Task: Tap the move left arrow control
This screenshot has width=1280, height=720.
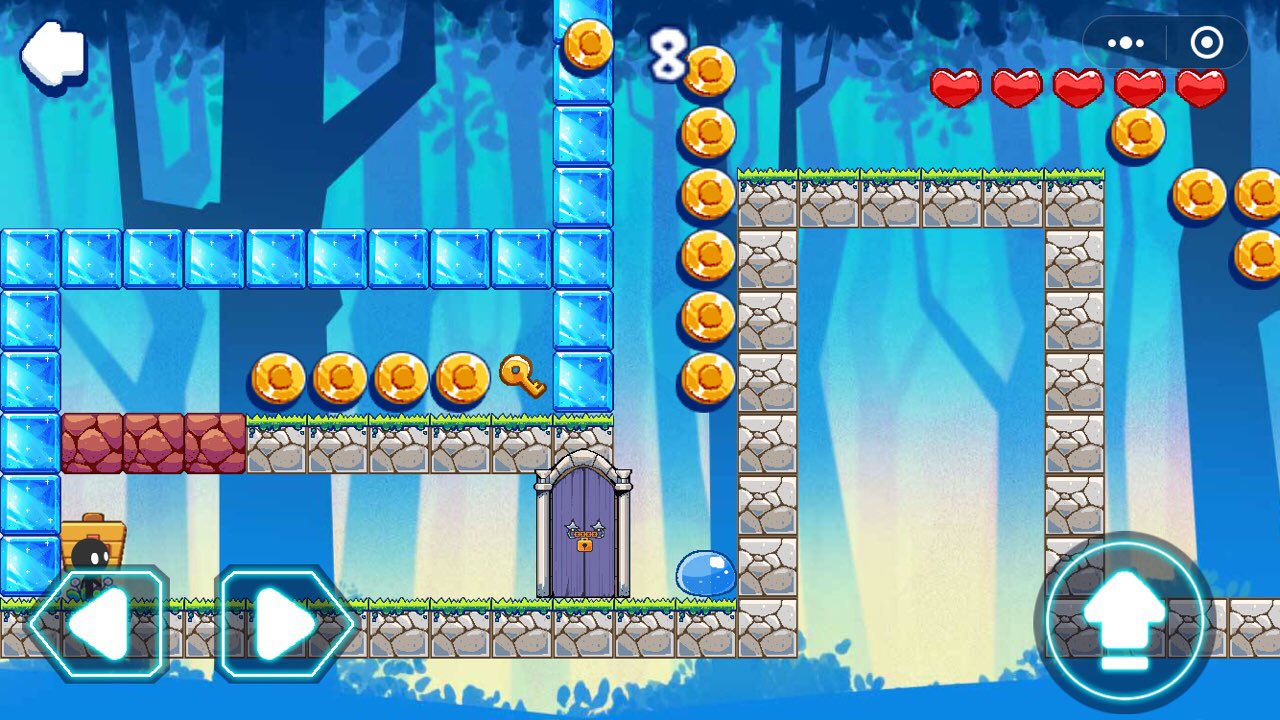Action: click(98, 624)
